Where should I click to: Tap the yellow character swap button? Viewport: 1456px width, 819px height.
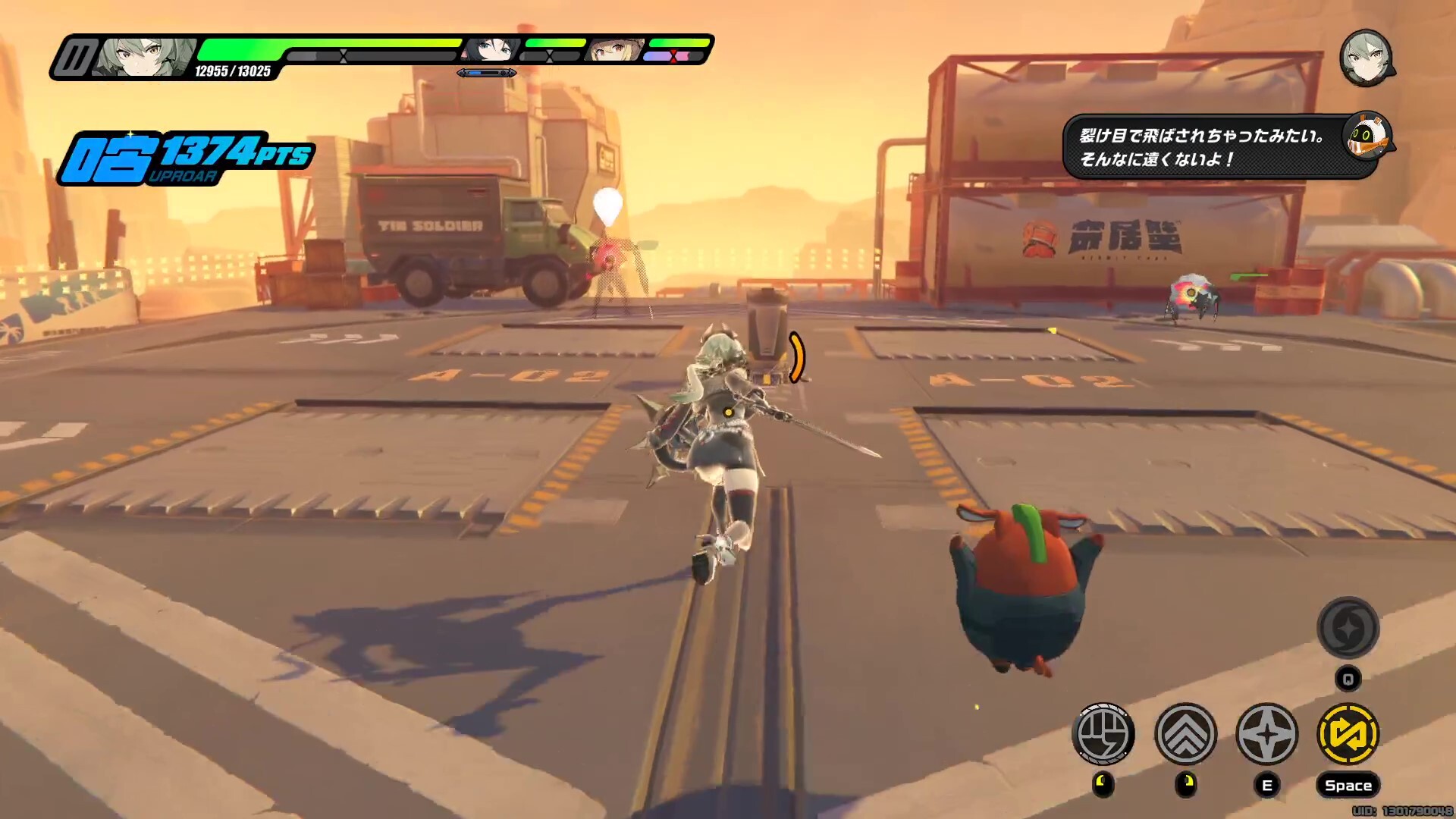1348,733
